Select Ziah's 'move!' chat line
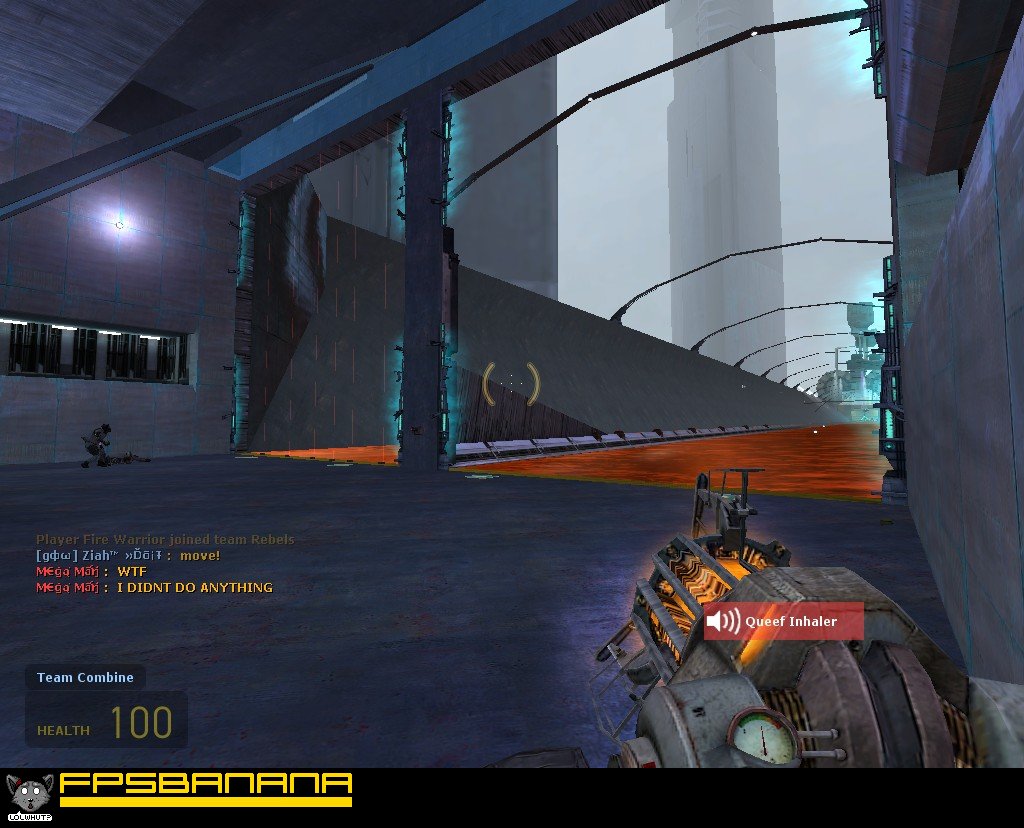 [128, 556]
